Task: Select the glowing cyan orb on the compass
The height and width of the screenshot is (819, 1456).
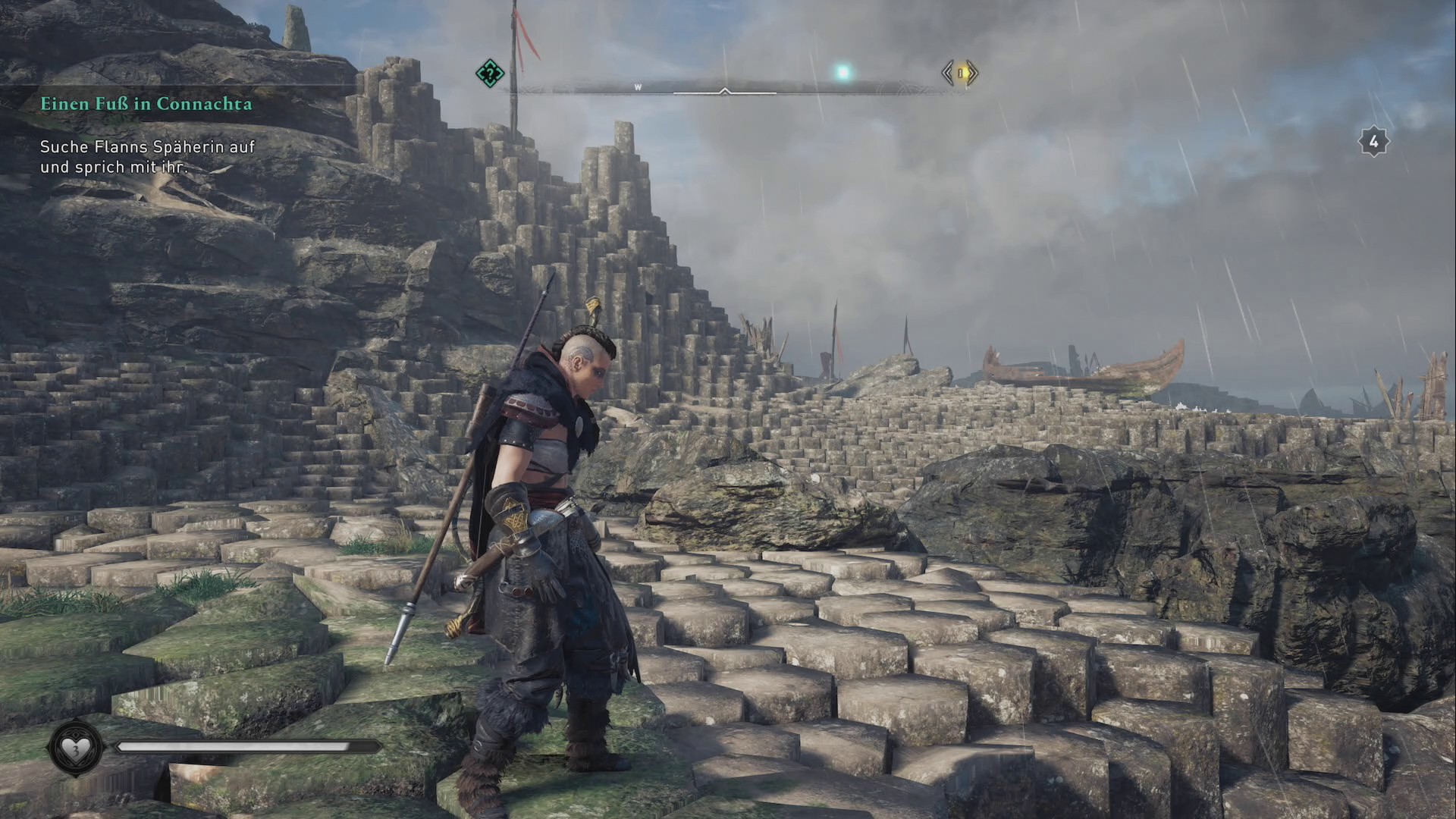Action: [842, 73]
